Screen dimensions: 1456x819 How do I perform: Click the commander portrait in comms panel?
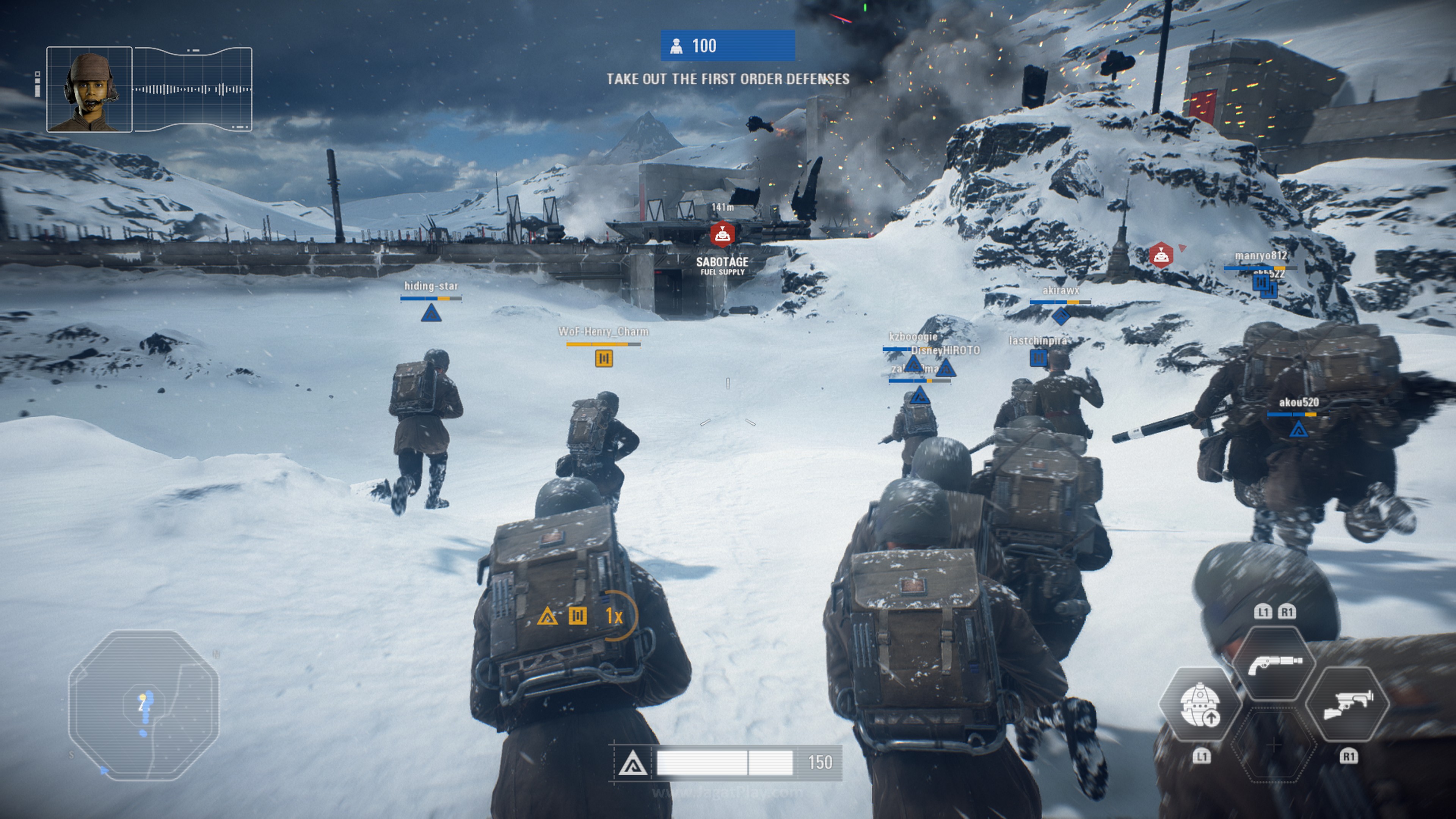click(x=89, y=89)
